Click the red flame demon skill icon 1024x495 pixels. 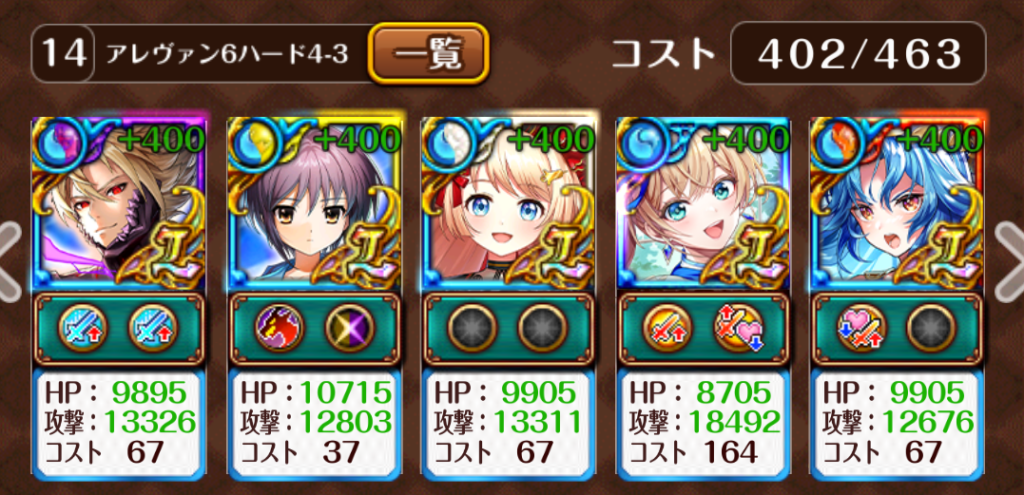tap(280, 328)
